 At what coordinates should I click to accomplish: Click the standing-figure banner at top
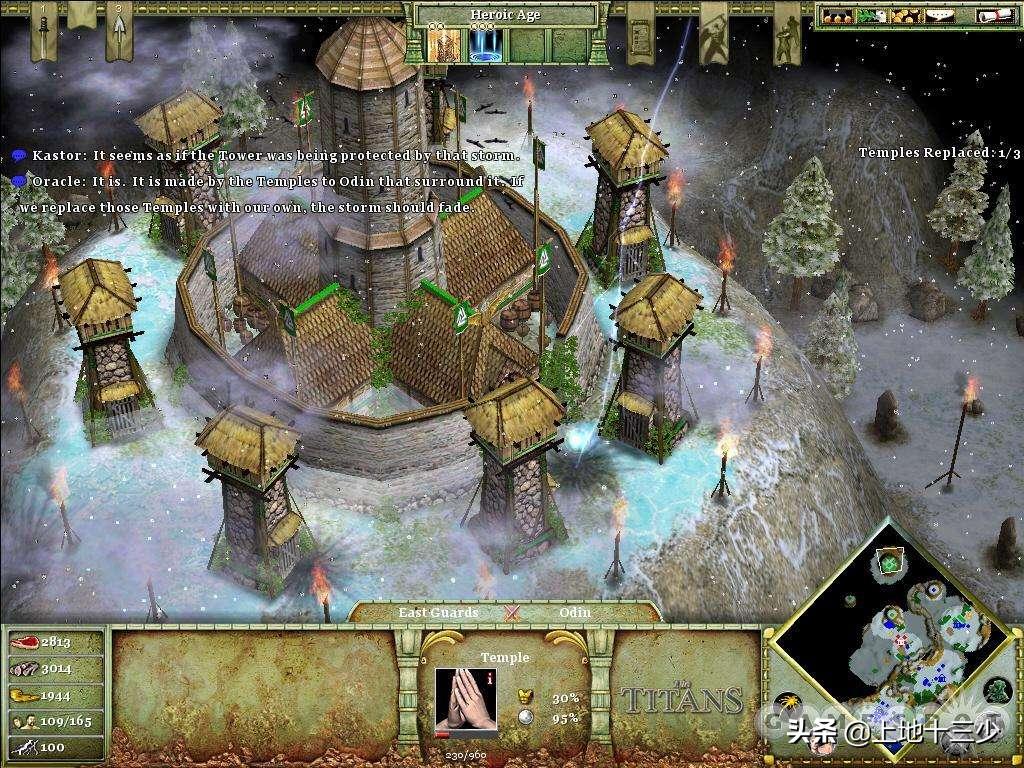[785, 29]
